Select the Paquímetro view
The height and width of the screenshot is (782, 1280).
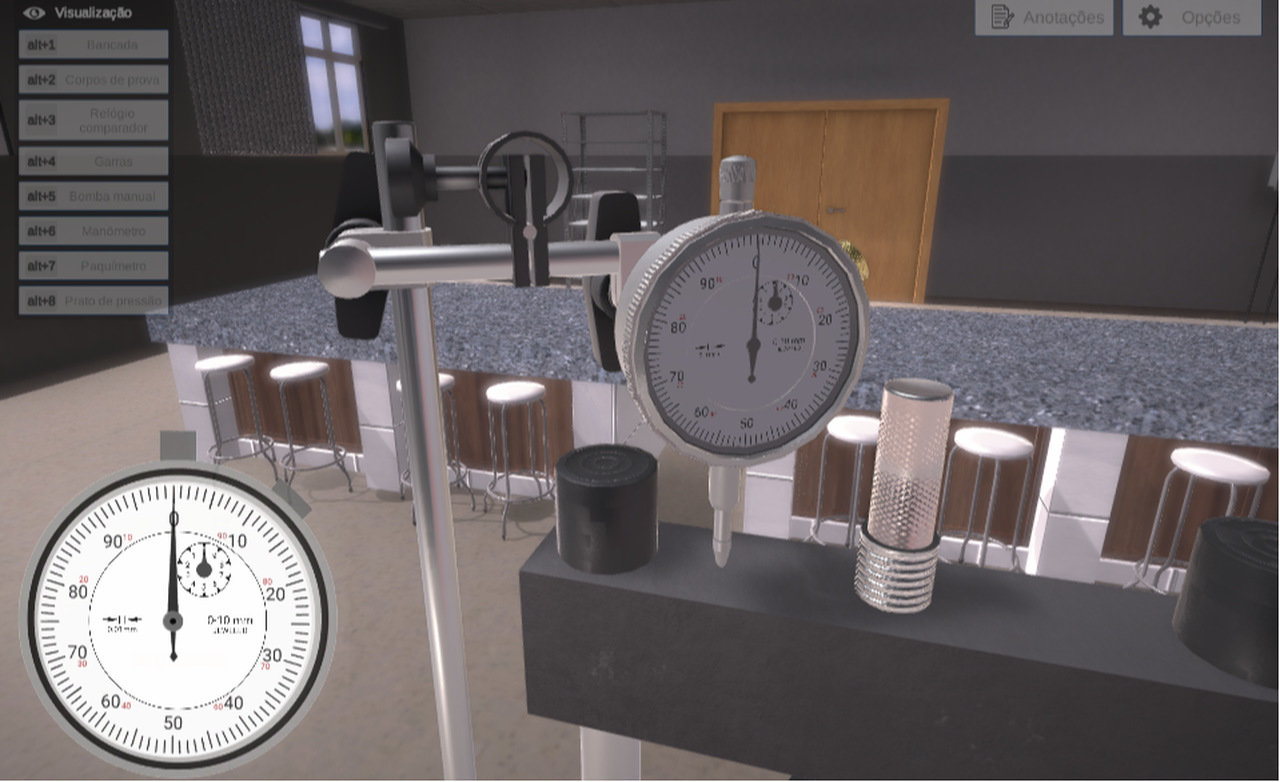[93, 266]
